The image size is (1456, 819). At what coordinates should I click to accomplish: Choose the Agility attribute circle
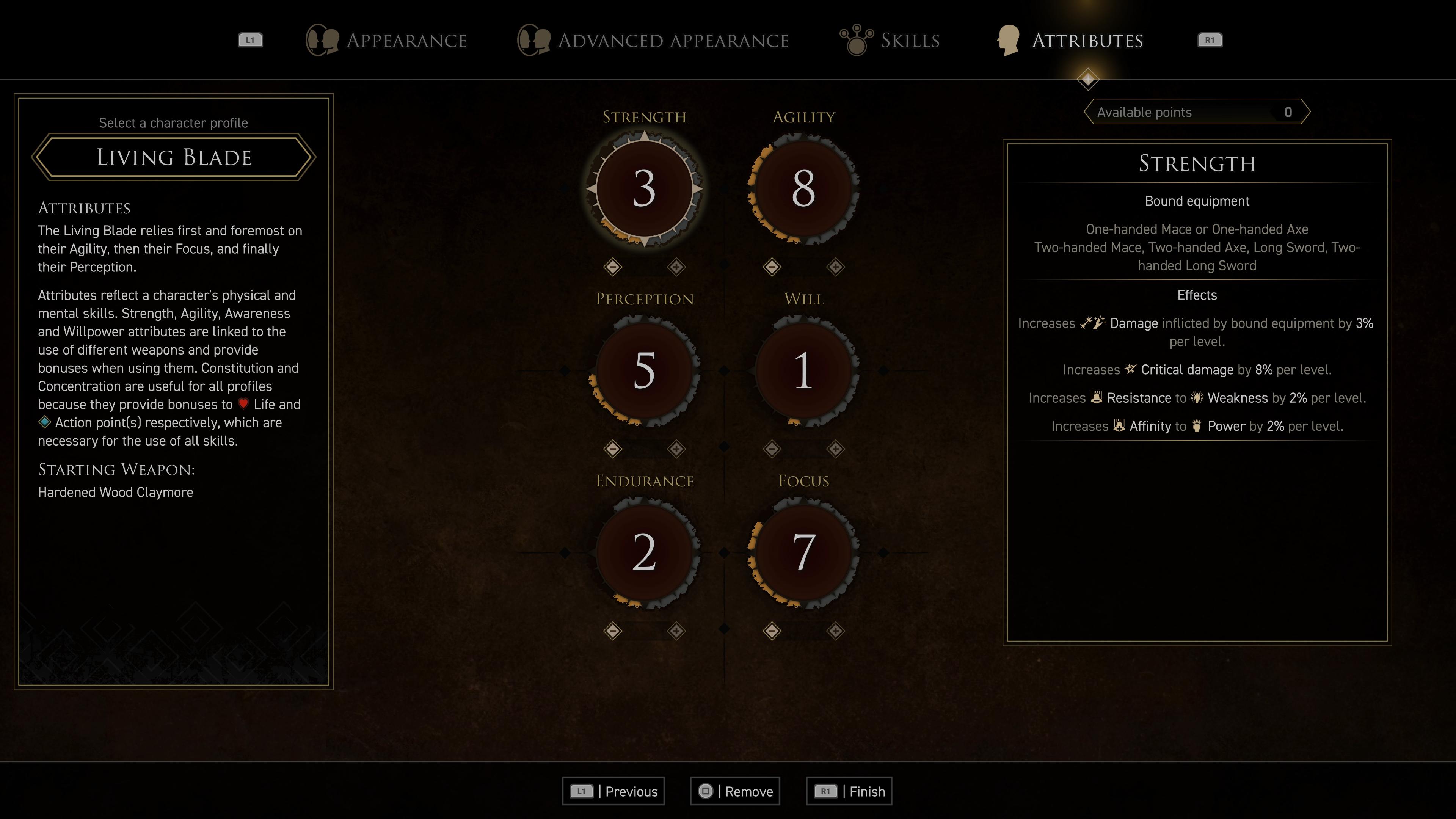pos(803,189)
